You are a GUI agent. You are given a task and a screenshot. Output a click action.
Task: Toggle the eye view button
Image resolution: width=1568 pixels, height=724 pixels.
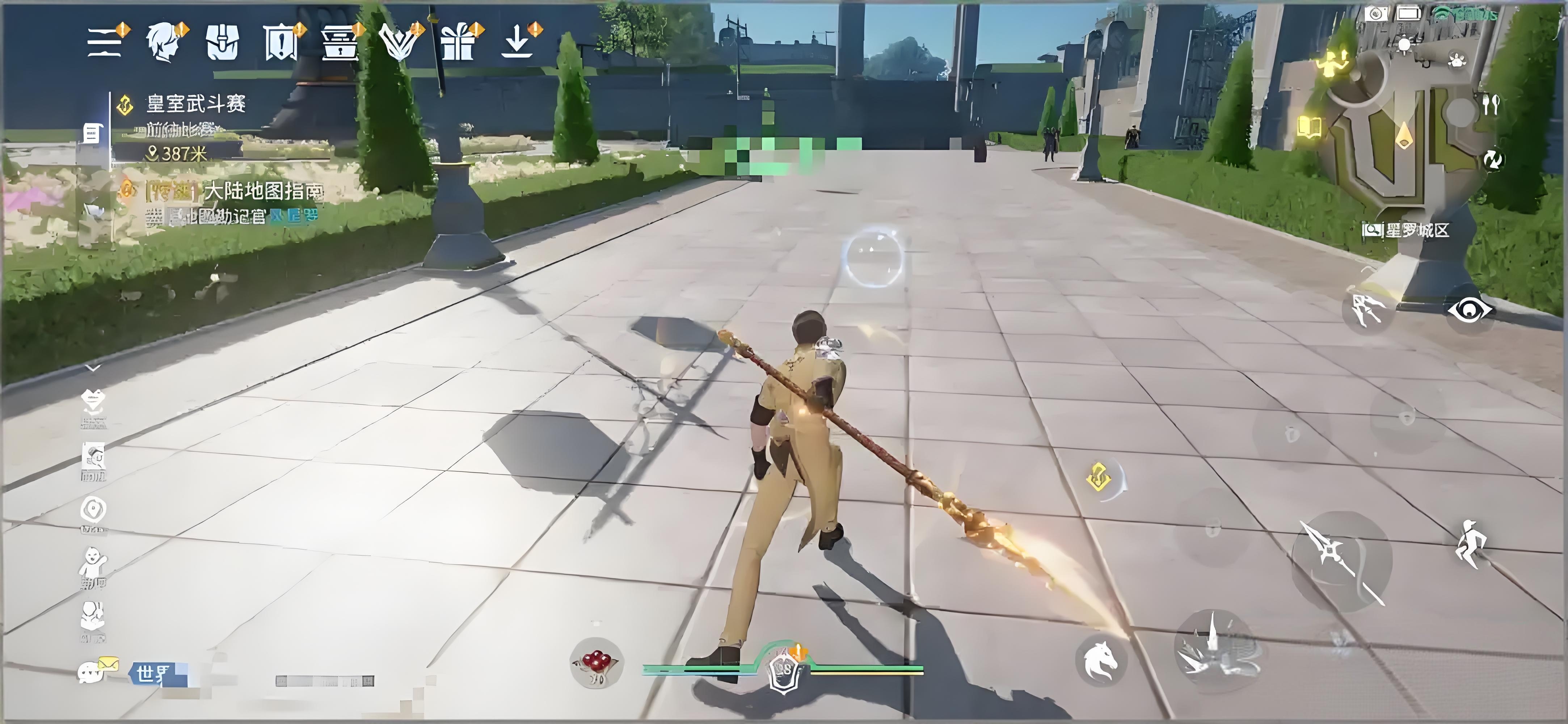(x=1470, y=310)
